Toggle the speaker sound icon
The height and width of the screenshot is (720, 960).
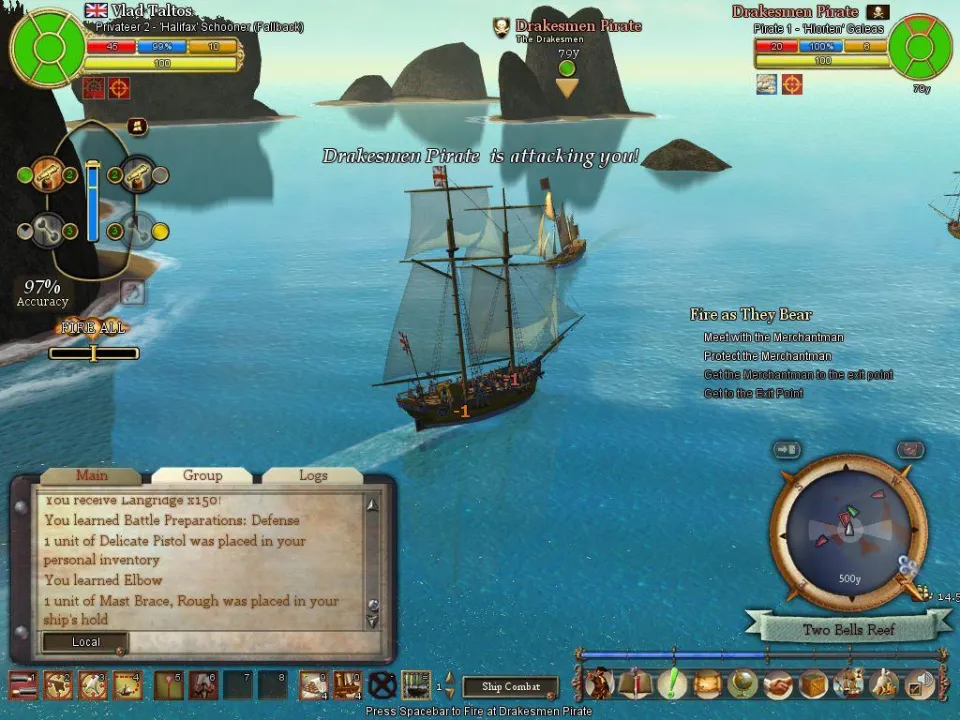pos(918,684)
